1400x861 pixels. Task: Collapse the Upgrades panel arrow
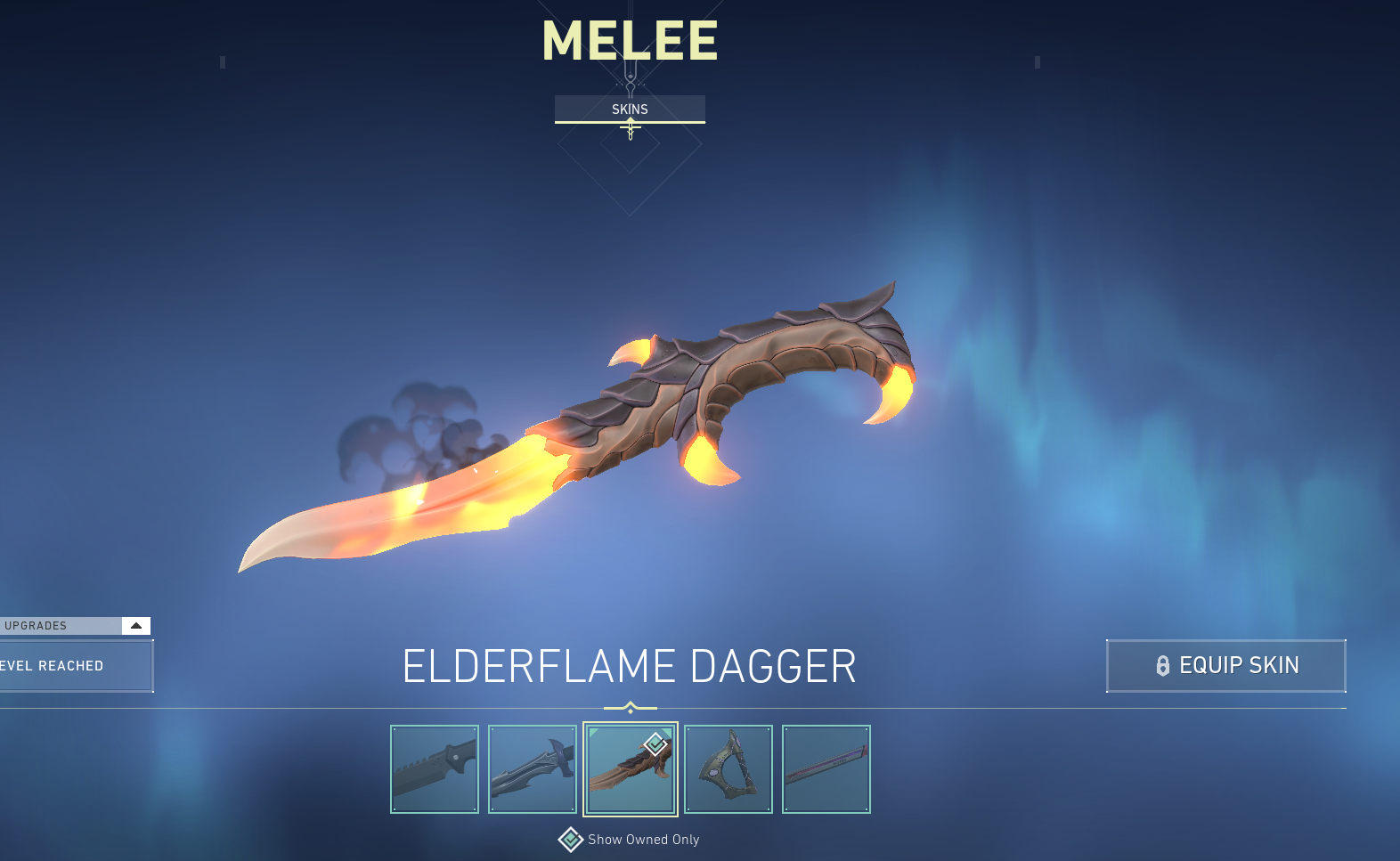coord(136,625)
